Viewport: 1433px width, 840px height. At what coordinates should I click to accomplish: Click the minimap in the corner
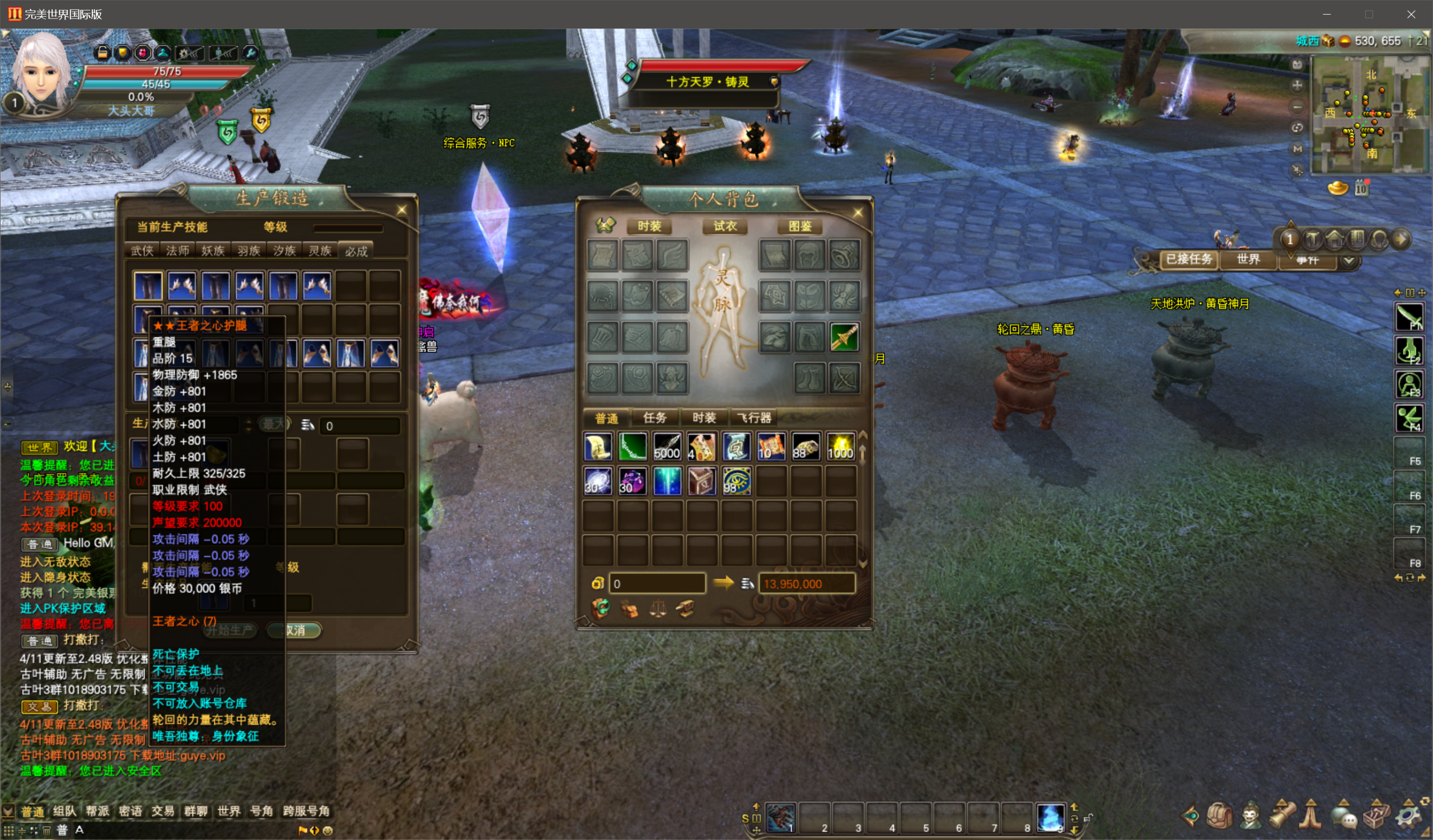click(1368, 114)
